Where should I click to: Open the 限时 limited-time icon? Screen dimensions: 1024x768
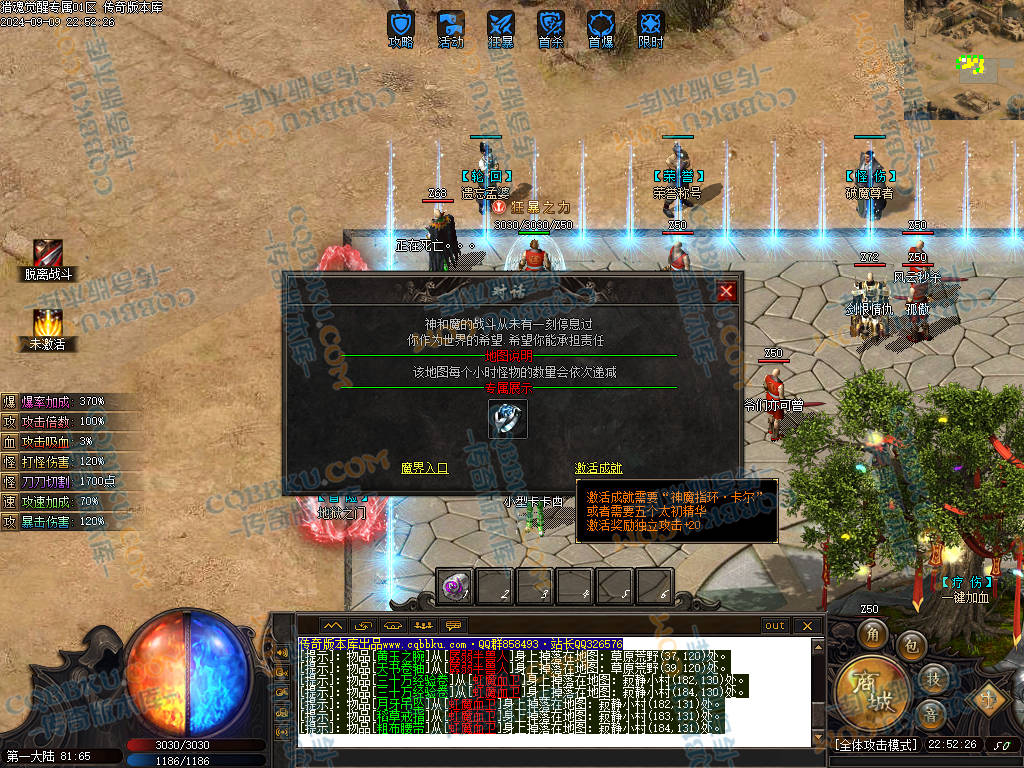(651, 25)
